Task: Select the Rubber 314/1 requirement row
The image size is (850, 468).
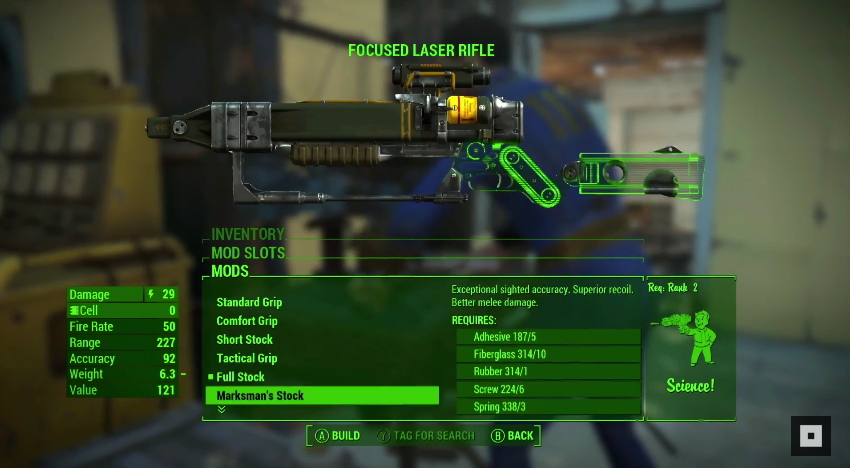Action: tap(548, 372)
